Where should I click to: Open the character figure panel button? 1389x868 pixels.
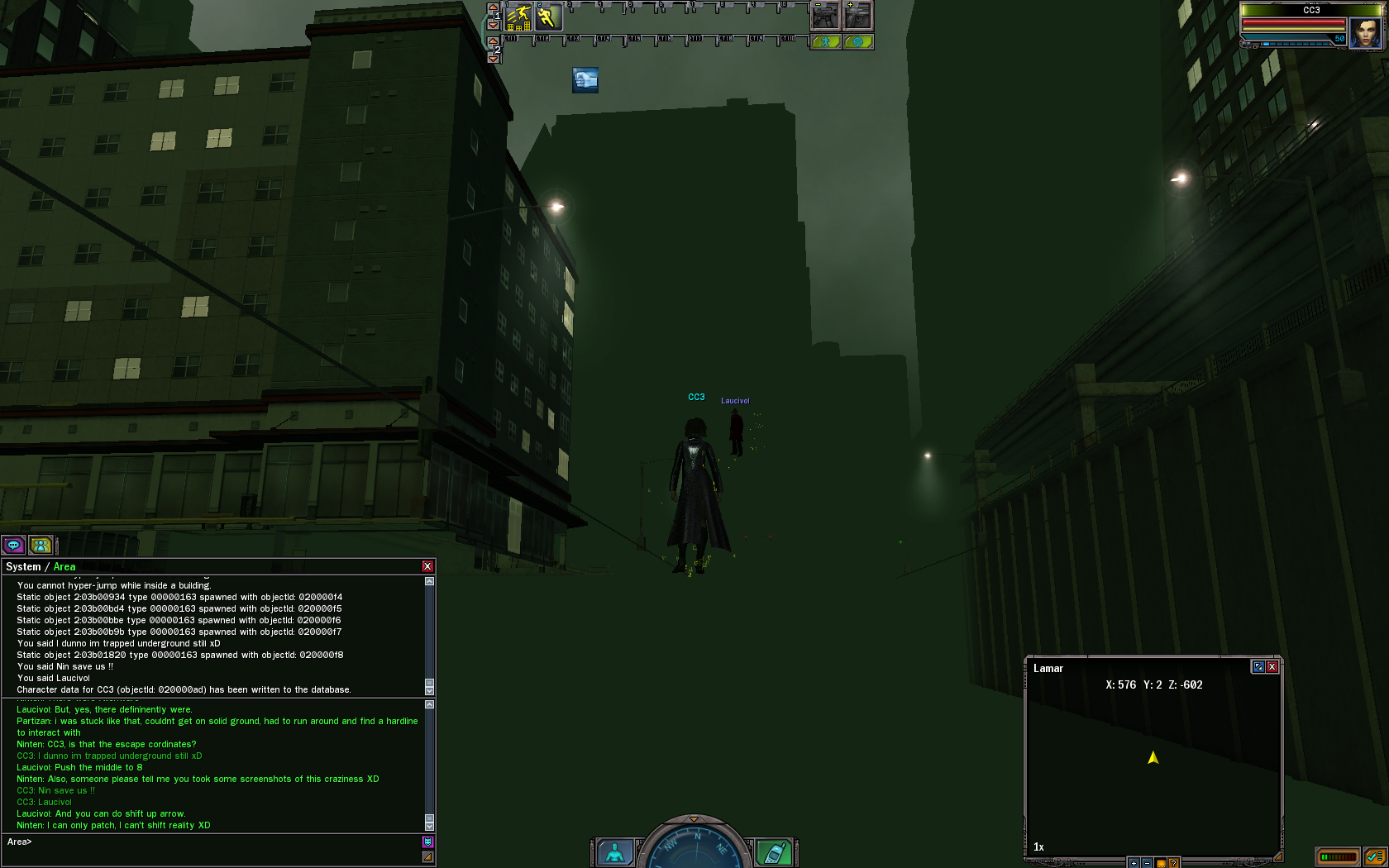point(614,852)
